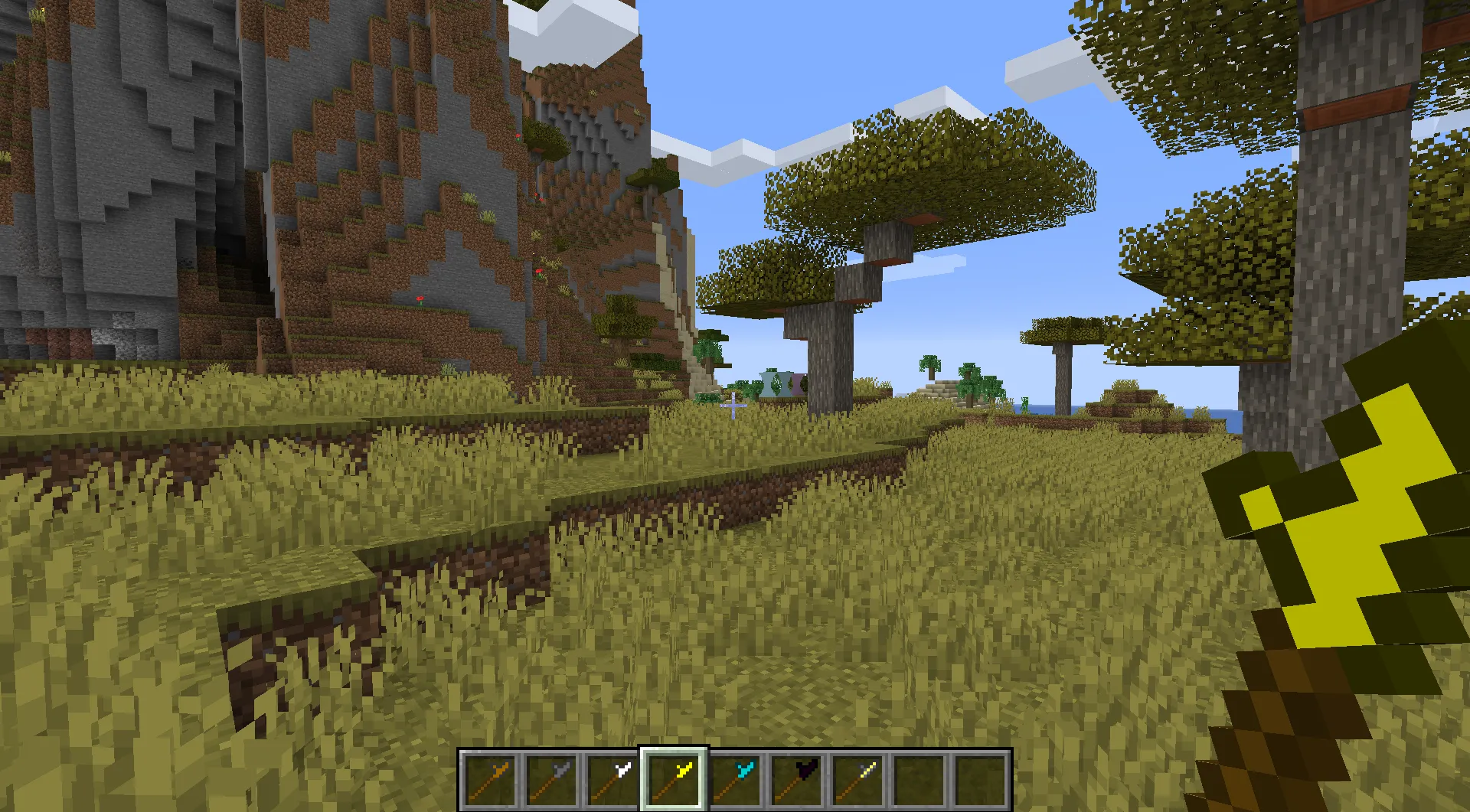
Task: Click the golden spear in the selected slot
Action: tap(672, 780)
